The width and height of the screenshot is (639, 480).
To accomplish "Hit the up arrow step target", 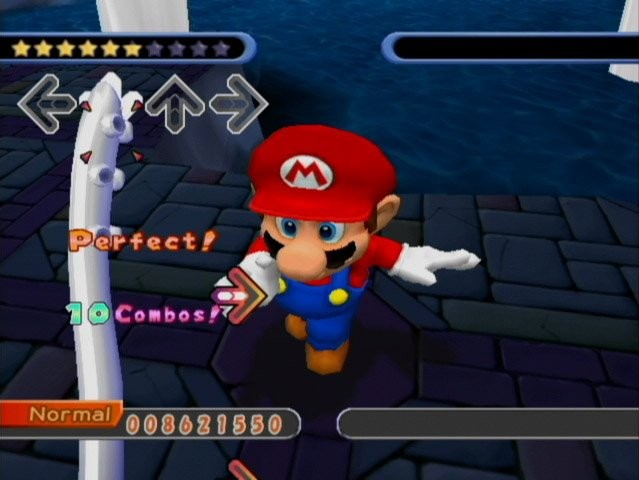I will [175, 103].
